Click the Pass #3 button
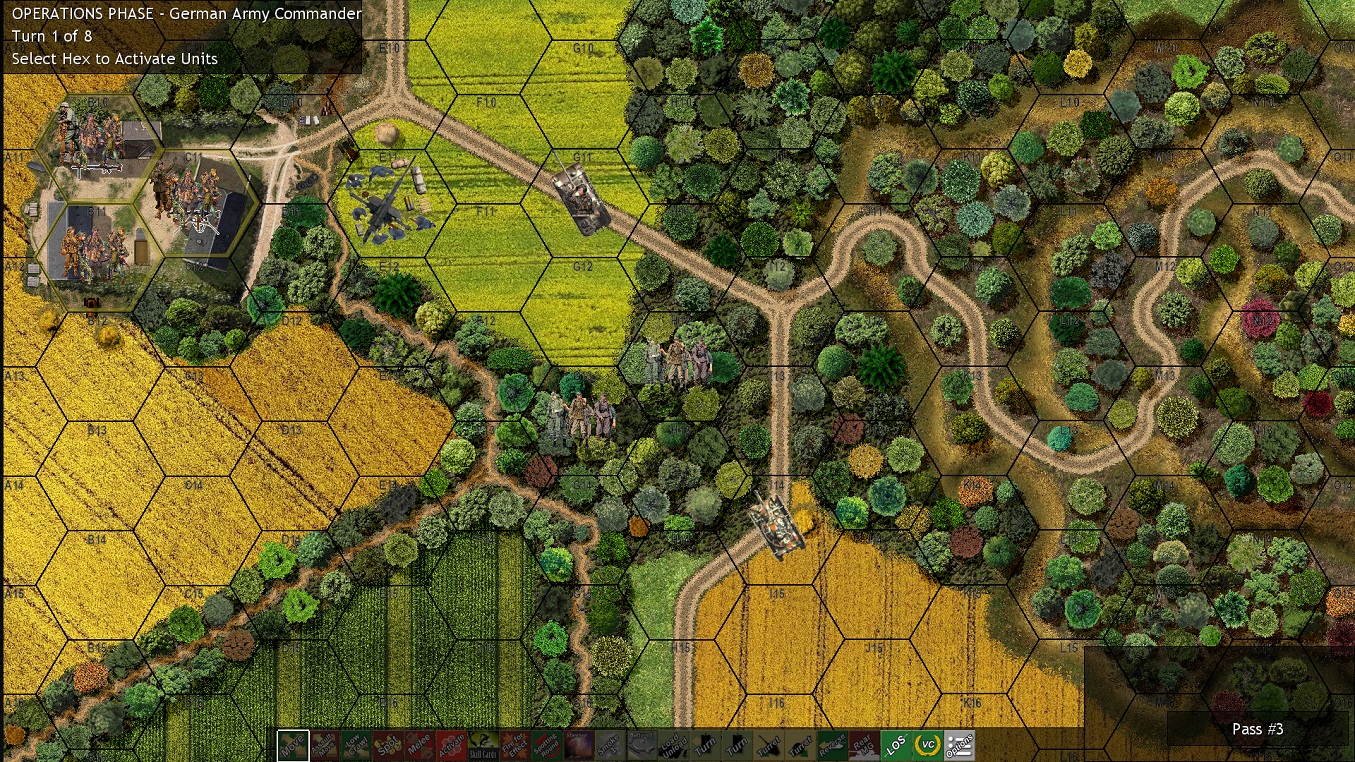The width and height of the screenshot is (1355, 762). pyautogui.click(x=1258, y=729)
